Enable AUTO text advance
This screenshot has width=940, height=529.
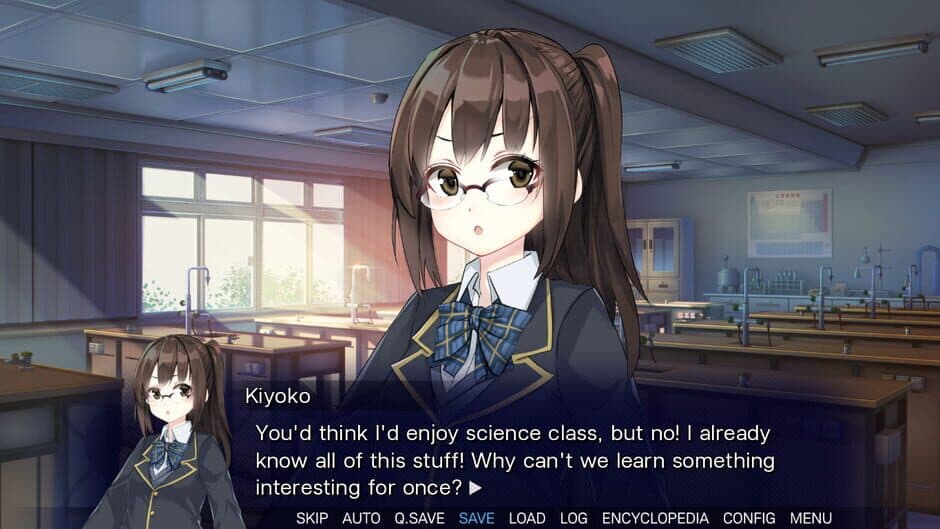(361, 518)
